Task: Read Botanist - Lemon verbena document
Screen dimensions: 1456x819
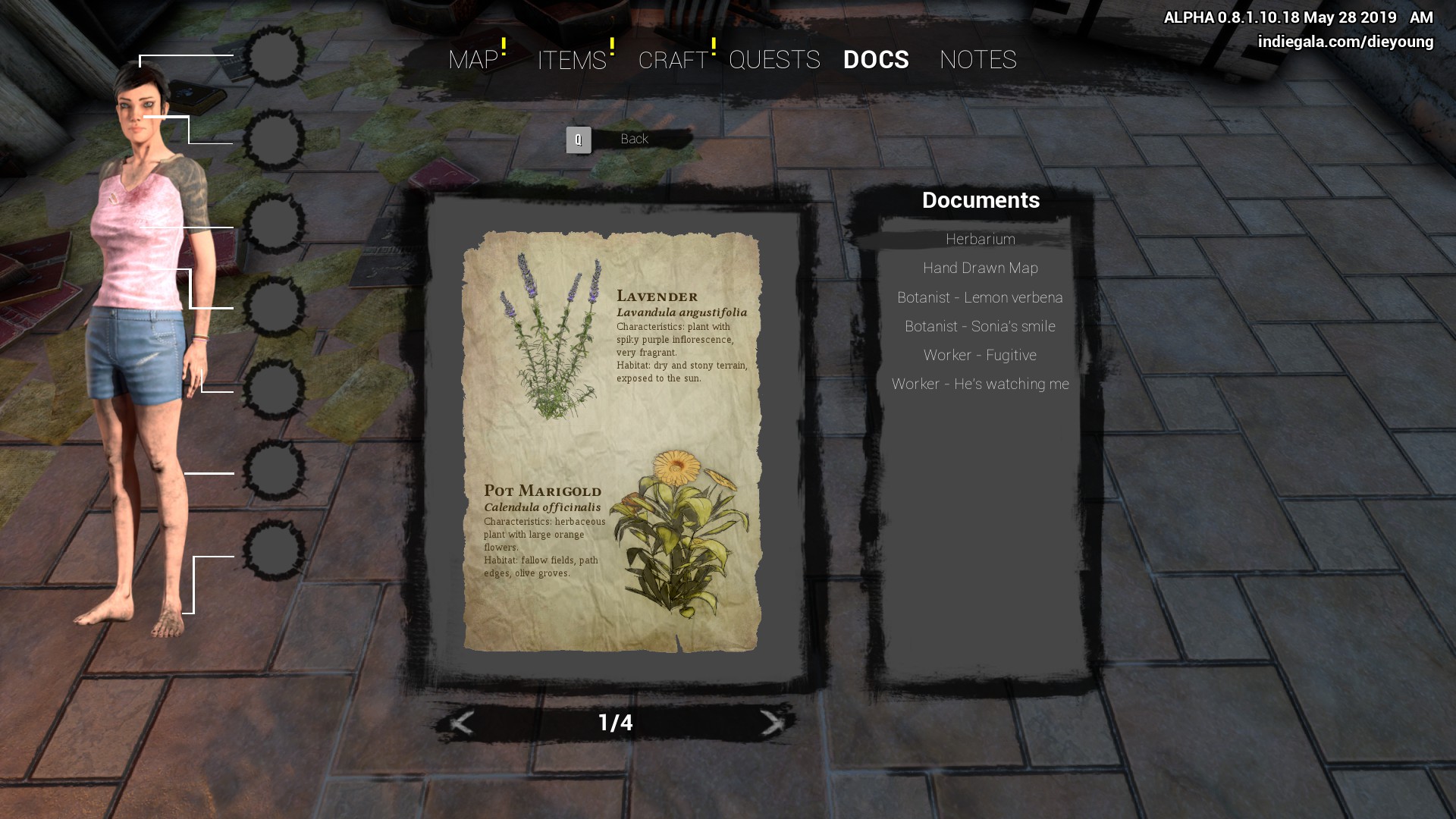Action: coord(980,298)
